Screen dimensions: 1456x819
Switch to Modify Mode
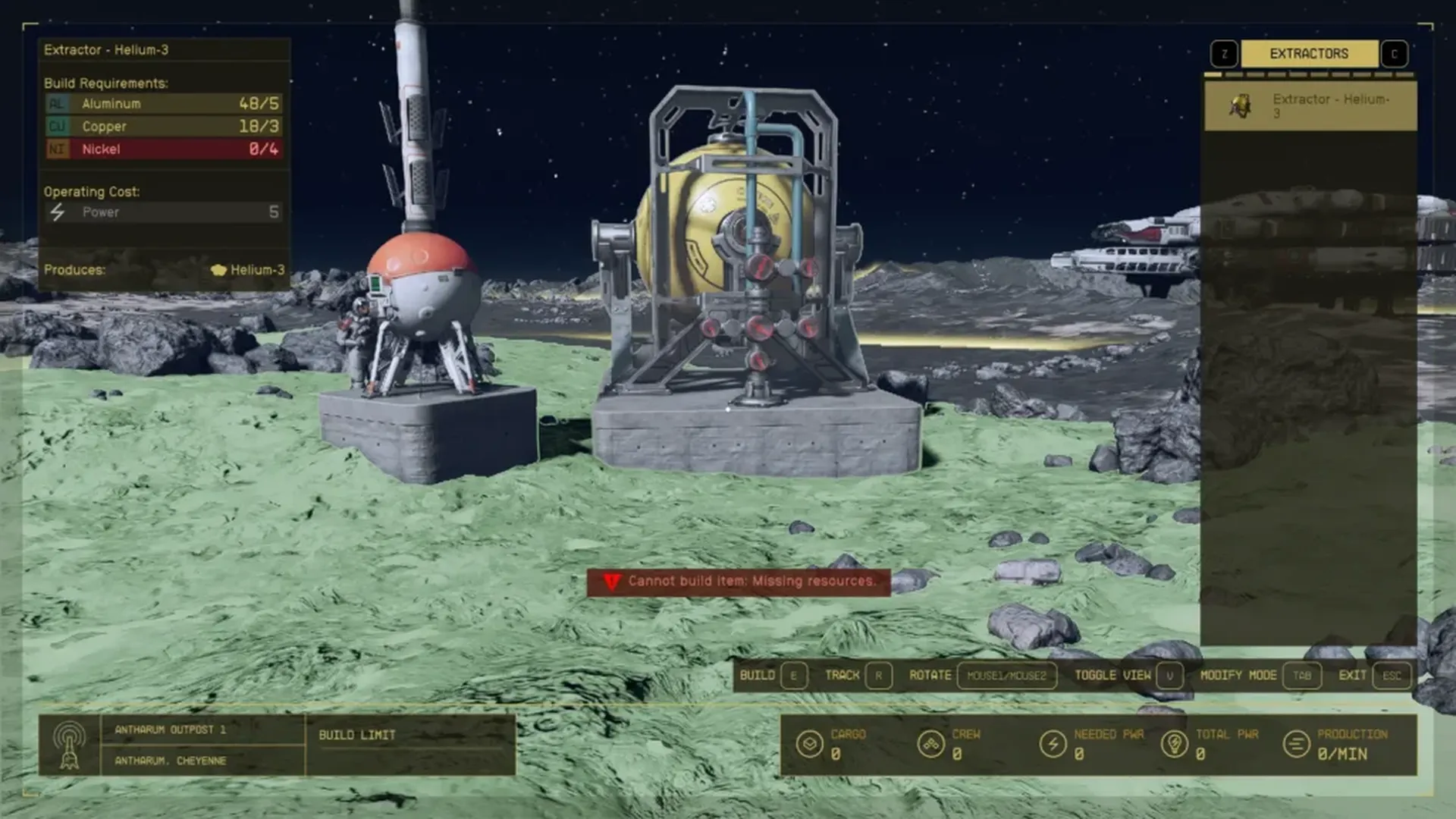[x=1260, y=675]
